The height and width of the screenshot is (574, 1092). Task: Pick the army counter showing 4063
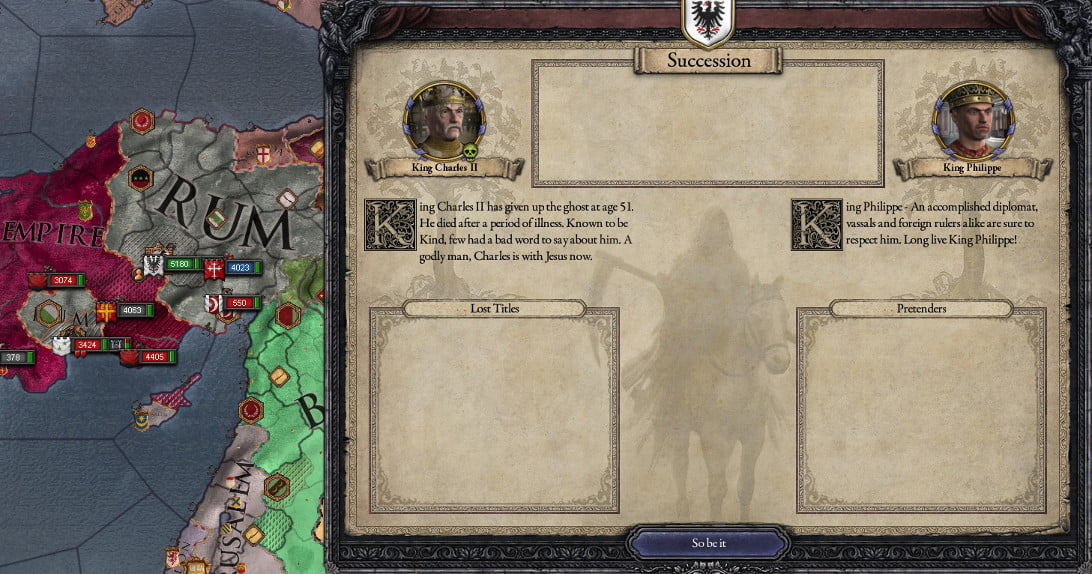pos(131,311)
